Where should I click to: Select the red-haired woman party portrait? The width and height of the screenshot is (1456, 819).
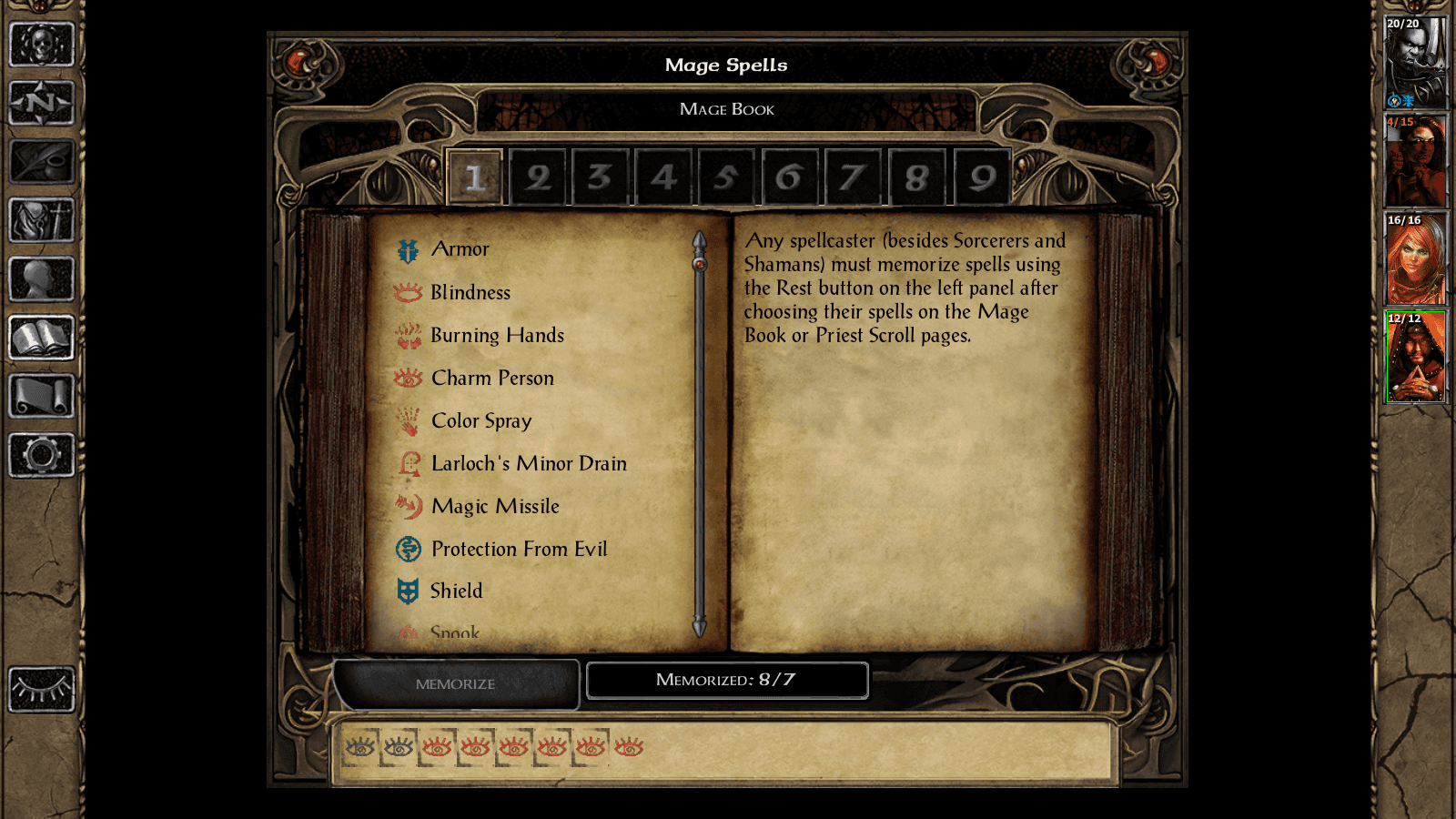[x=1415, y=259]
